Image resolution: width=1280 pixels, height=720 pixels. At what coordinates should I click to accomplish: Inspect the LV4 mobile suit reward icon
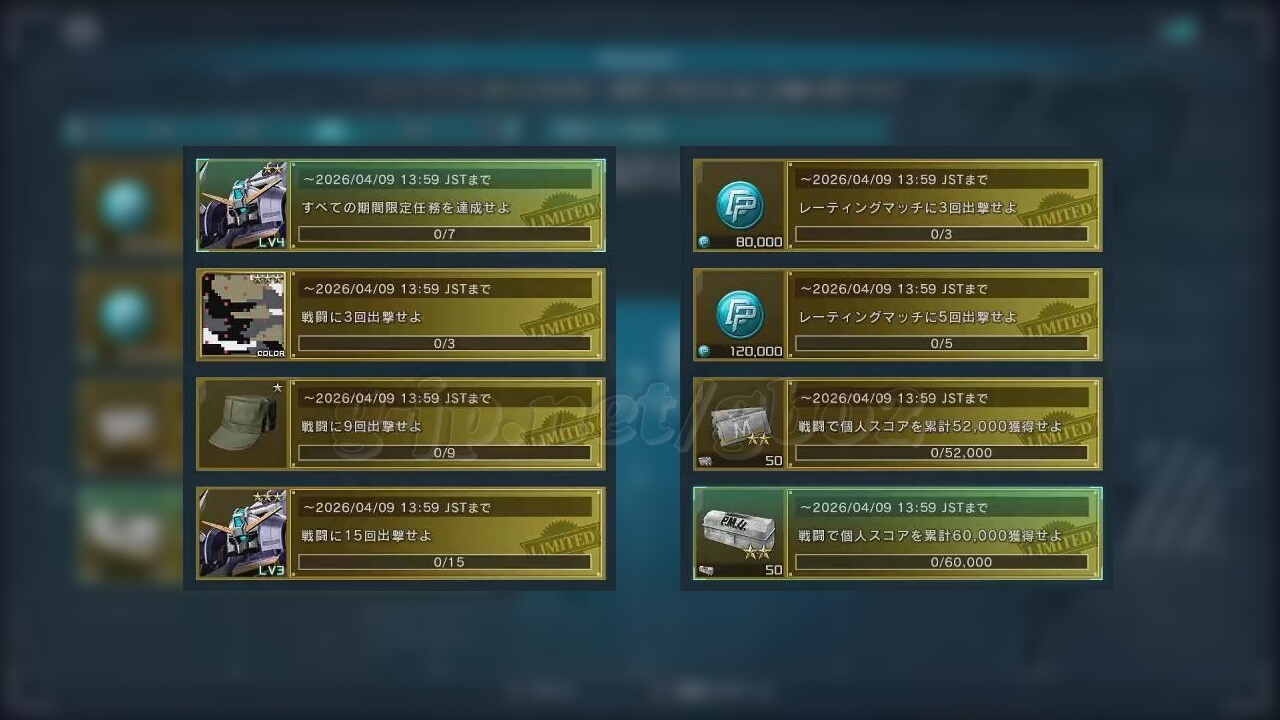click(242, 205)
